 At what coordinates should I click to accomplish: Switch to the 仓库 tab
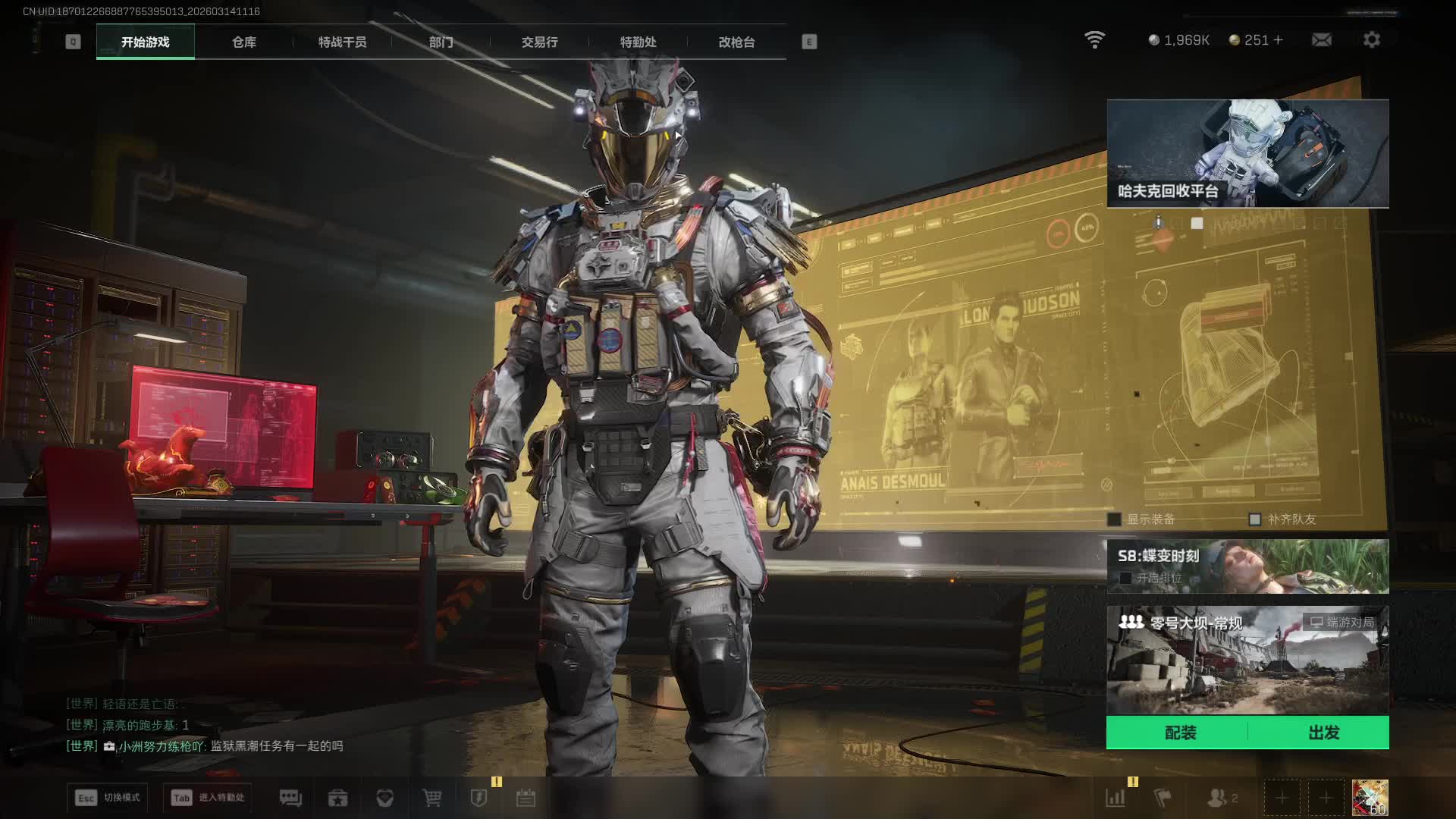click(243, 42)
